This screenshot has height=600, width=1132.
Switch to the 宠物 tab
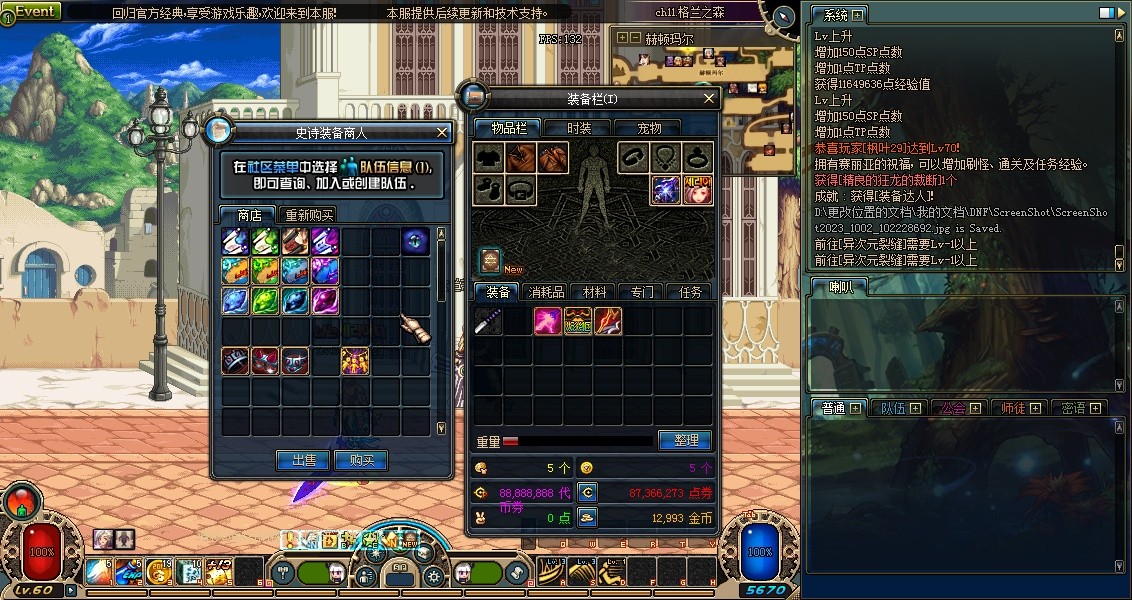(650, 127)
